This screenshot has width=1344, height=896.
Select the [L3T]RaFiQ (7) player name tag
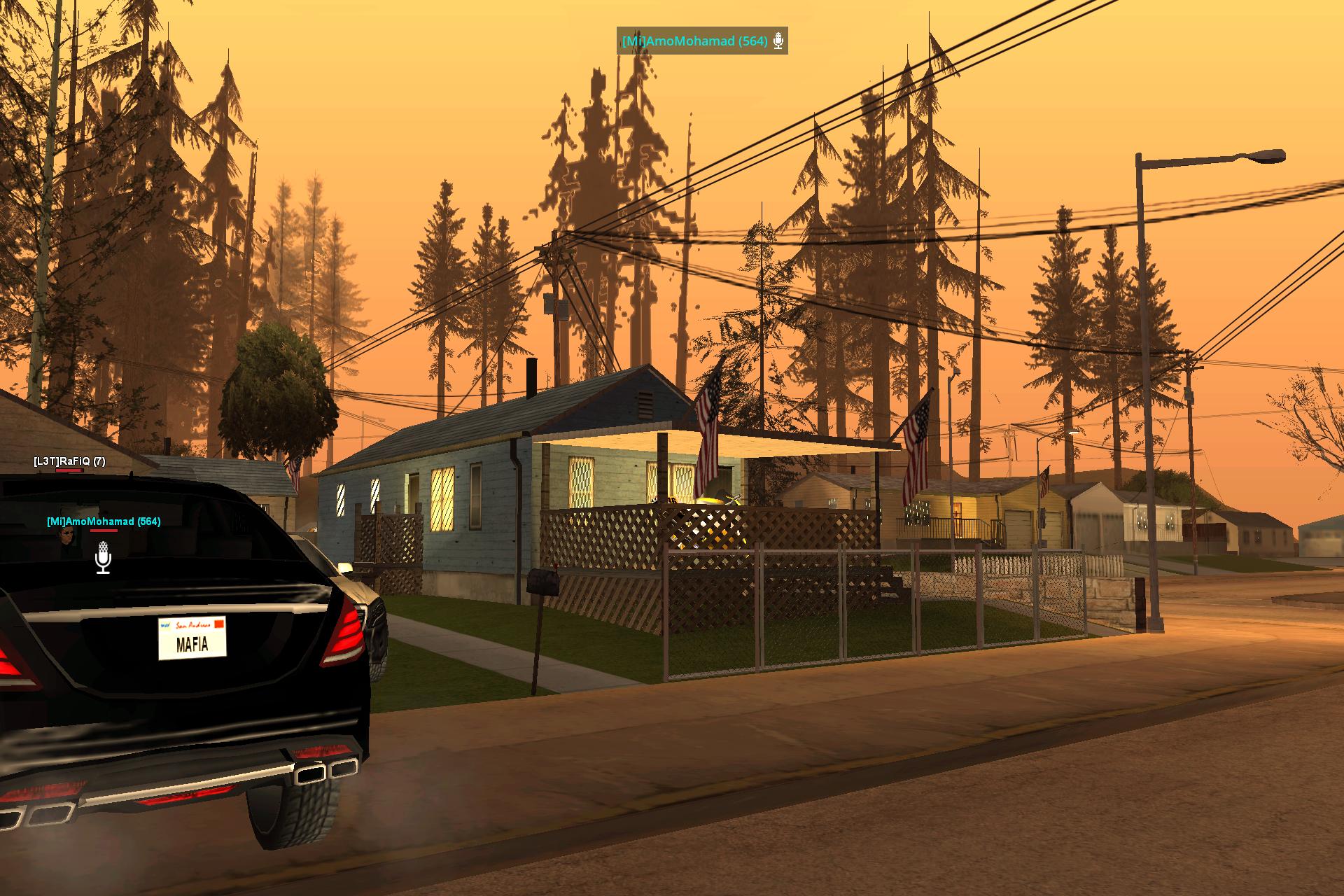pos(69,461)
